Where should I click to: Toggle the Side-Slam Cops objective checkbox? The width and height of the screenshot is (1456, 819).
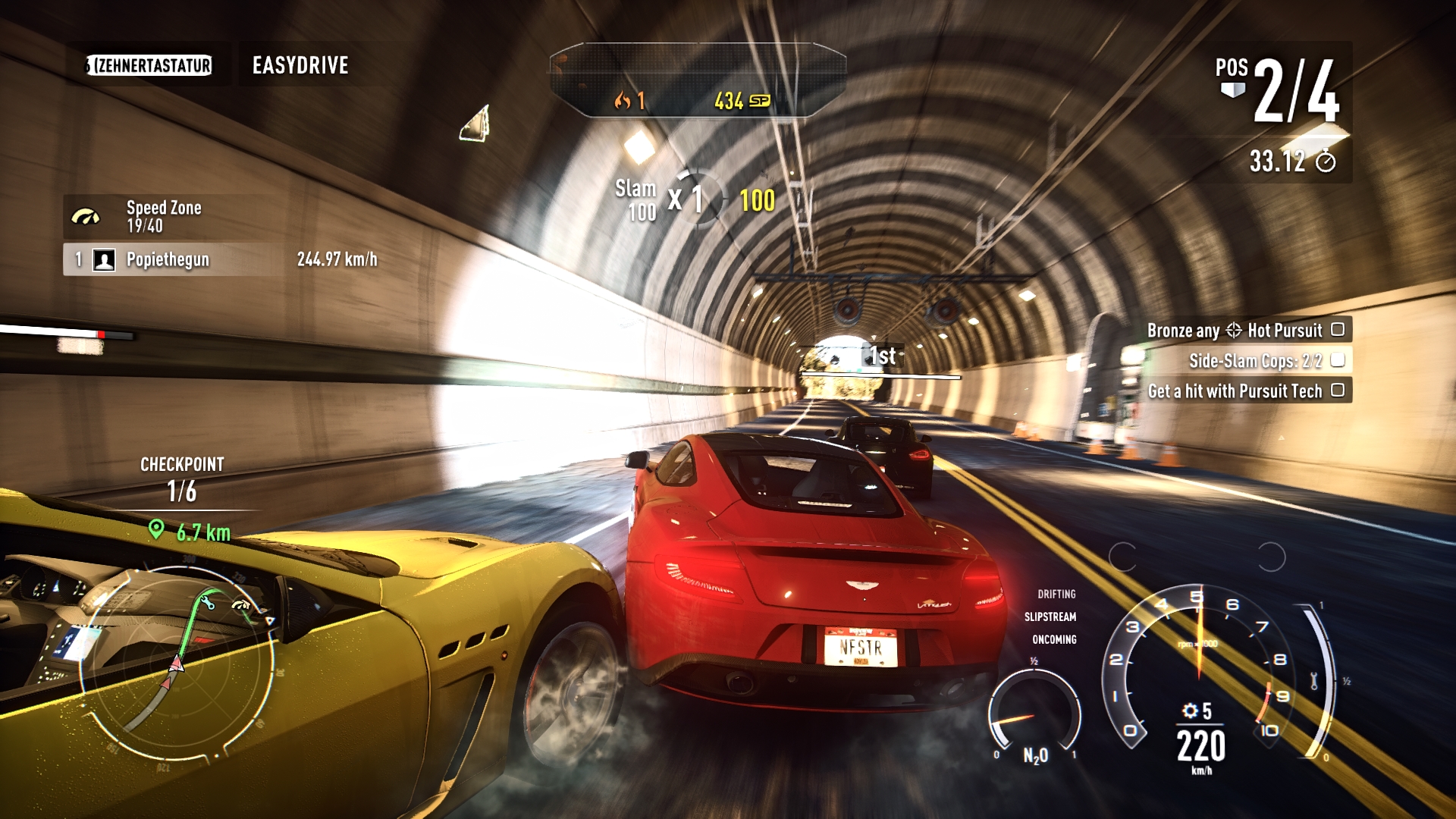pos(1338,359)
